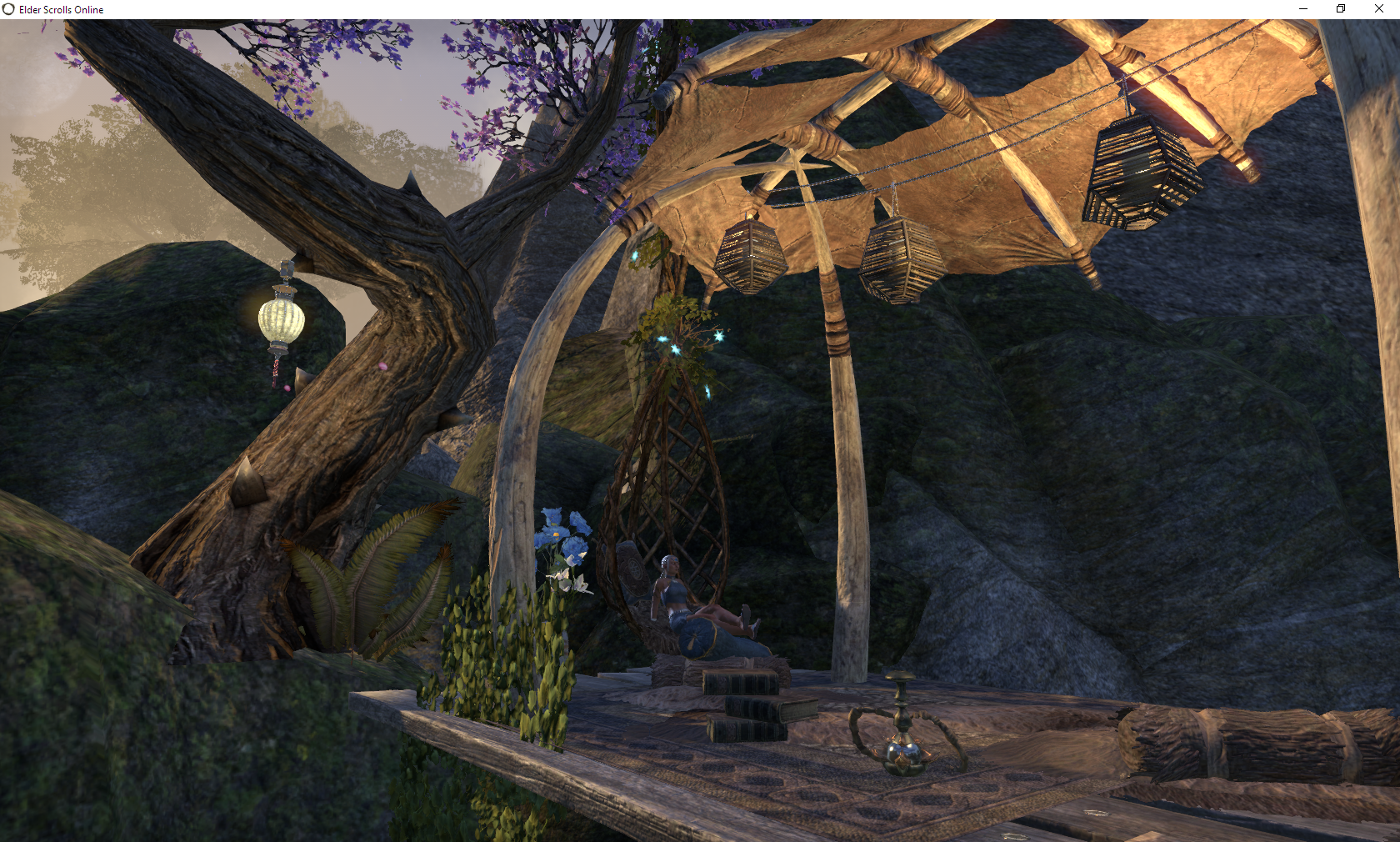Minimize the Elder Scrolls Online window
1400x842 pixels.
(1303, 9)
